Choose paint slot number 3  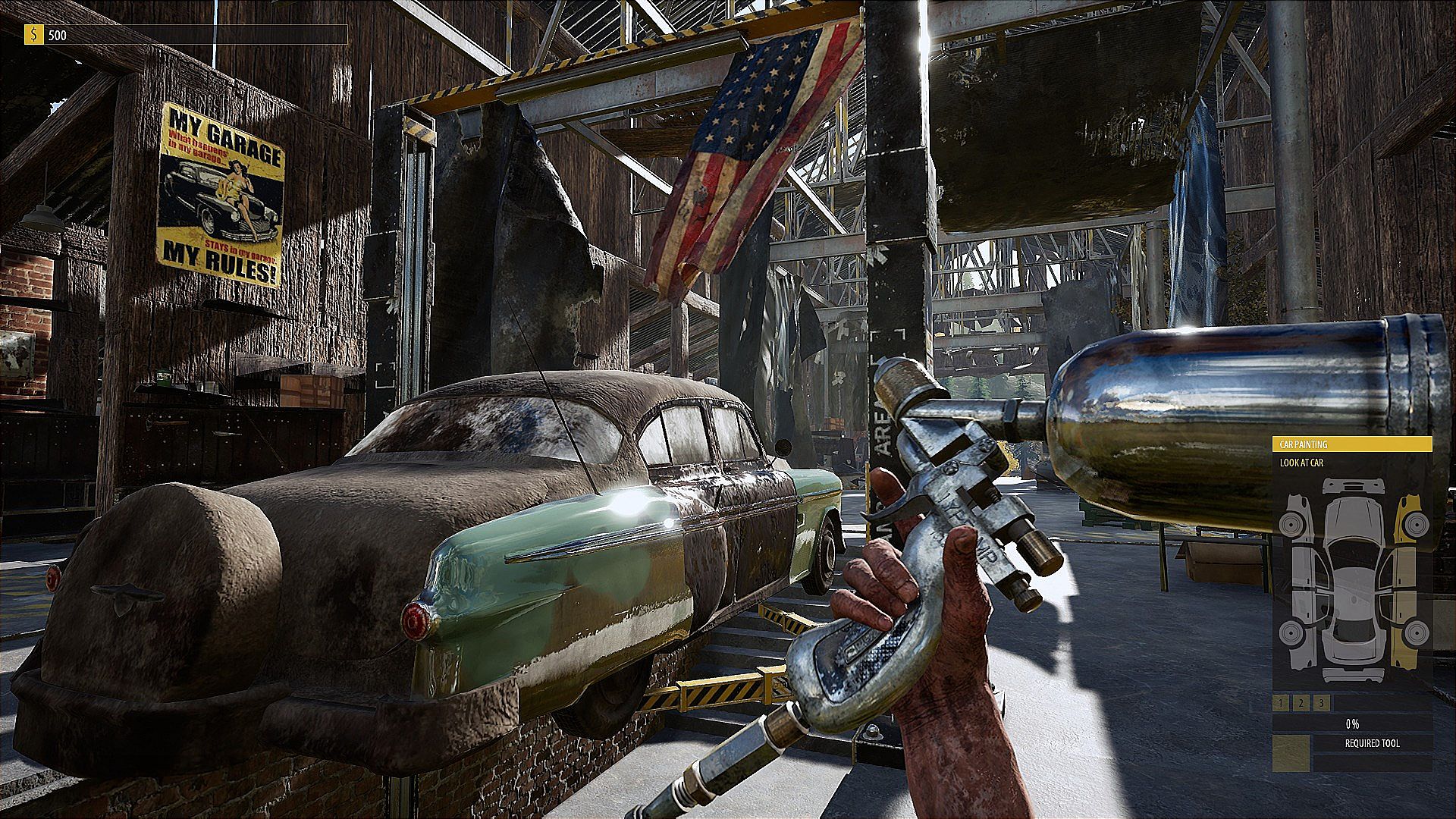1322,704
